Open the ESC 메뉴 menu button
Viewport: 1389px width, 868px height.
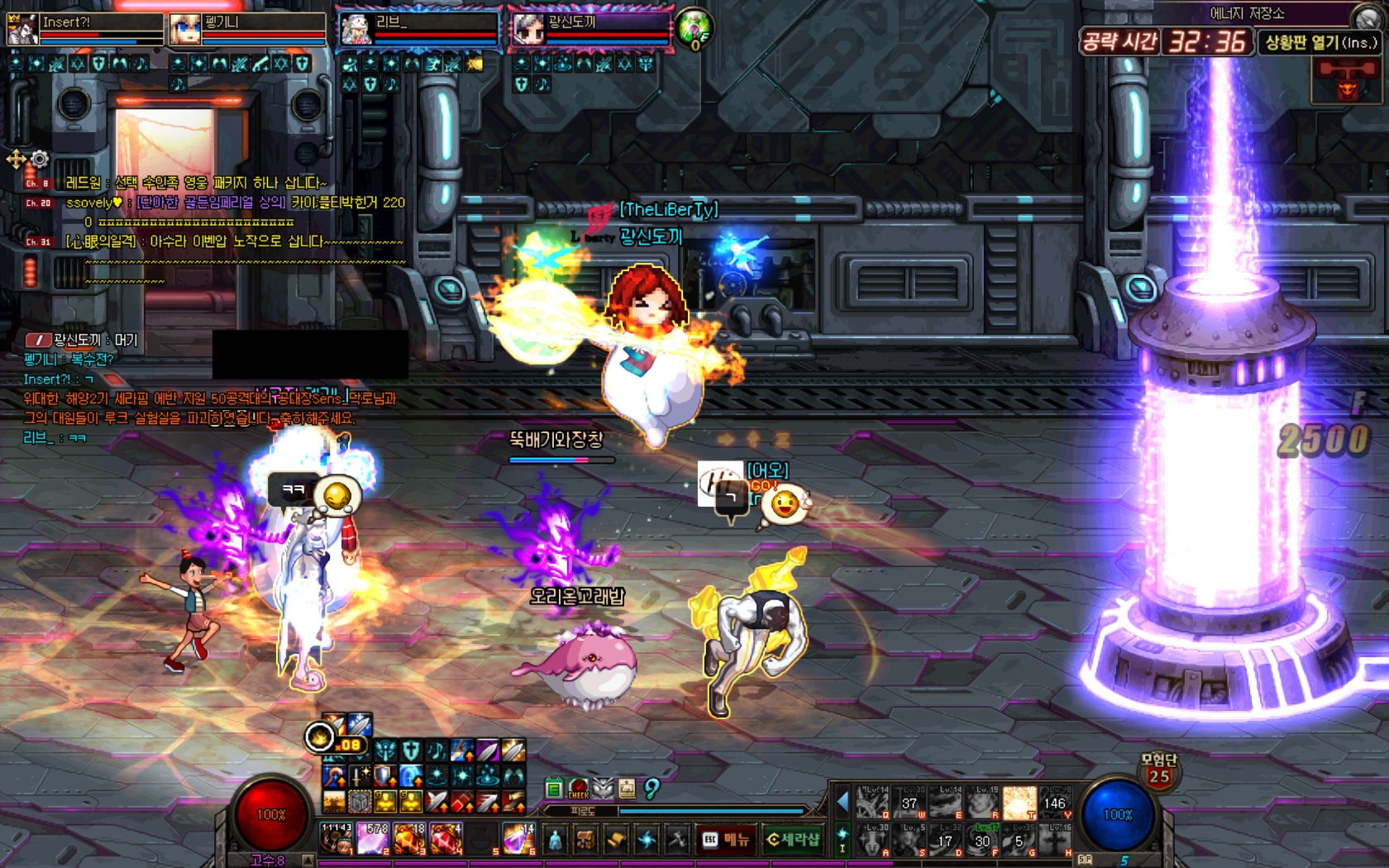pyautogui.click(x=725, y=840)
